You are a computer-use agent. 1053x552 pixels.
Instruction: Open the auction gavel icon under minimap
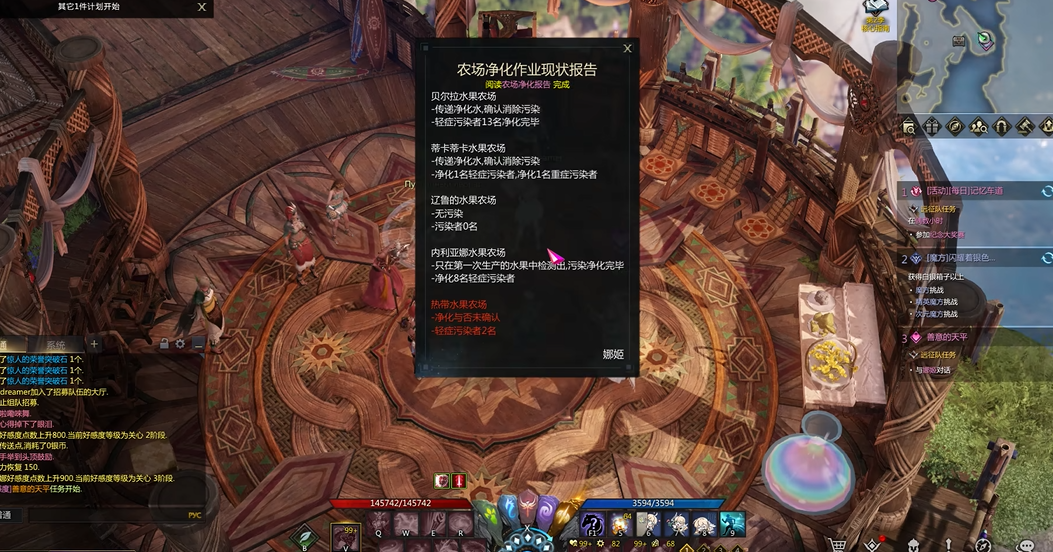1024,127
